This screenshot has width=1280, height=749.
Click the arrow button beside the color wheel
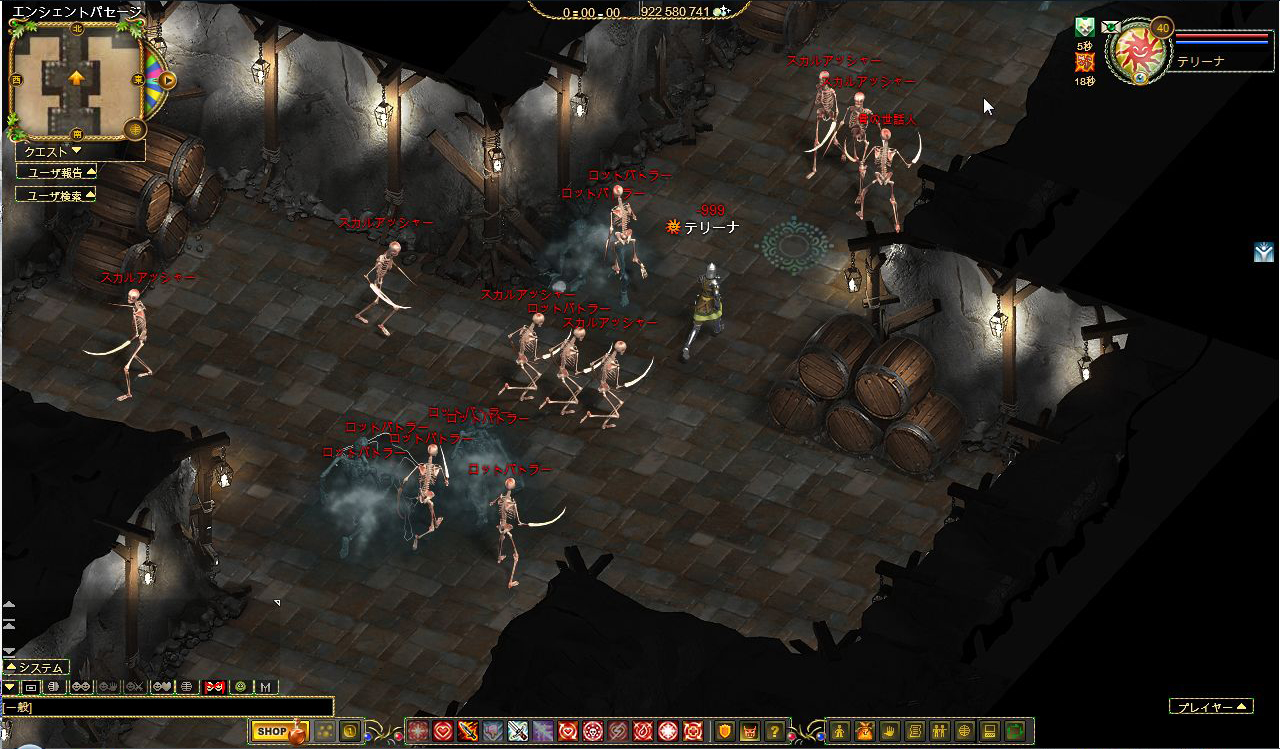(x=168, y=80)
